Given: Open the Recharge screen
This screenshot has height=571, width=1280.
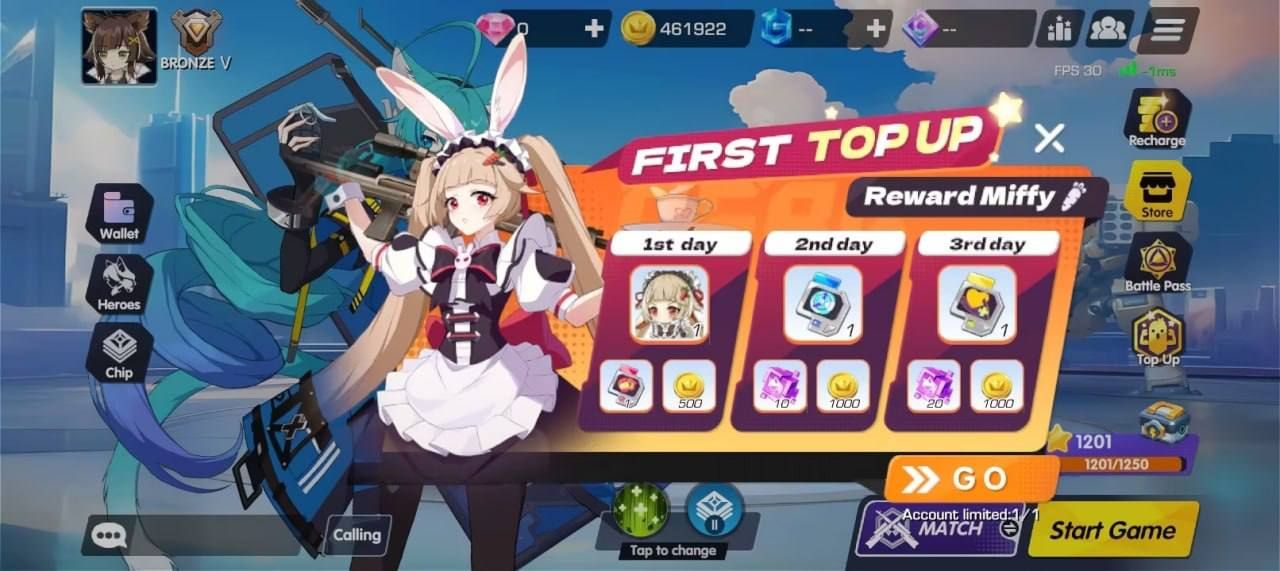Looking at the screenshot, I should click(x=1157, y=119).
